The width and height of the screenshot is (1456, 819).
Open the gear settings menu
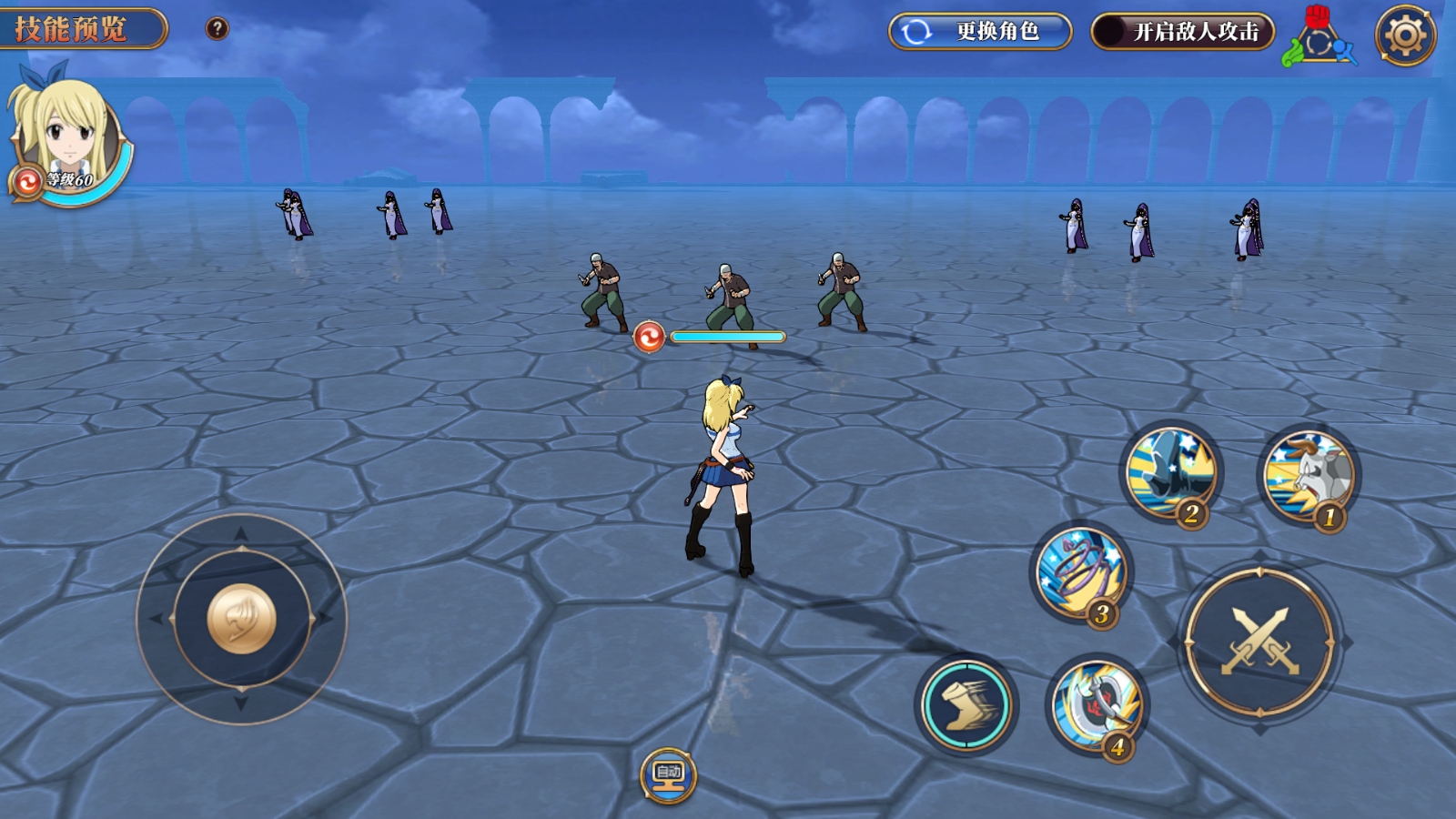[x=1405, y=35]
